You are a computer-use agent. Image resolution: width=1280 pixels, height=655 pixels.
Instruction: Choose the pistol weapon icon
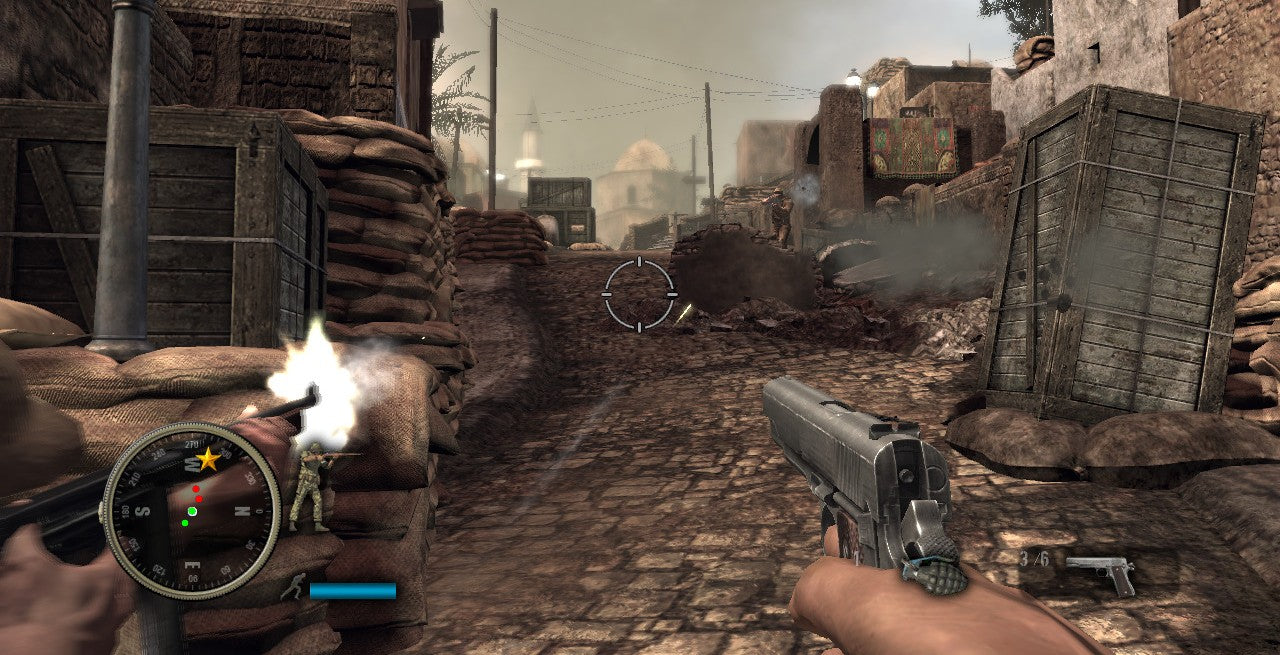(x=1100, y=573)
